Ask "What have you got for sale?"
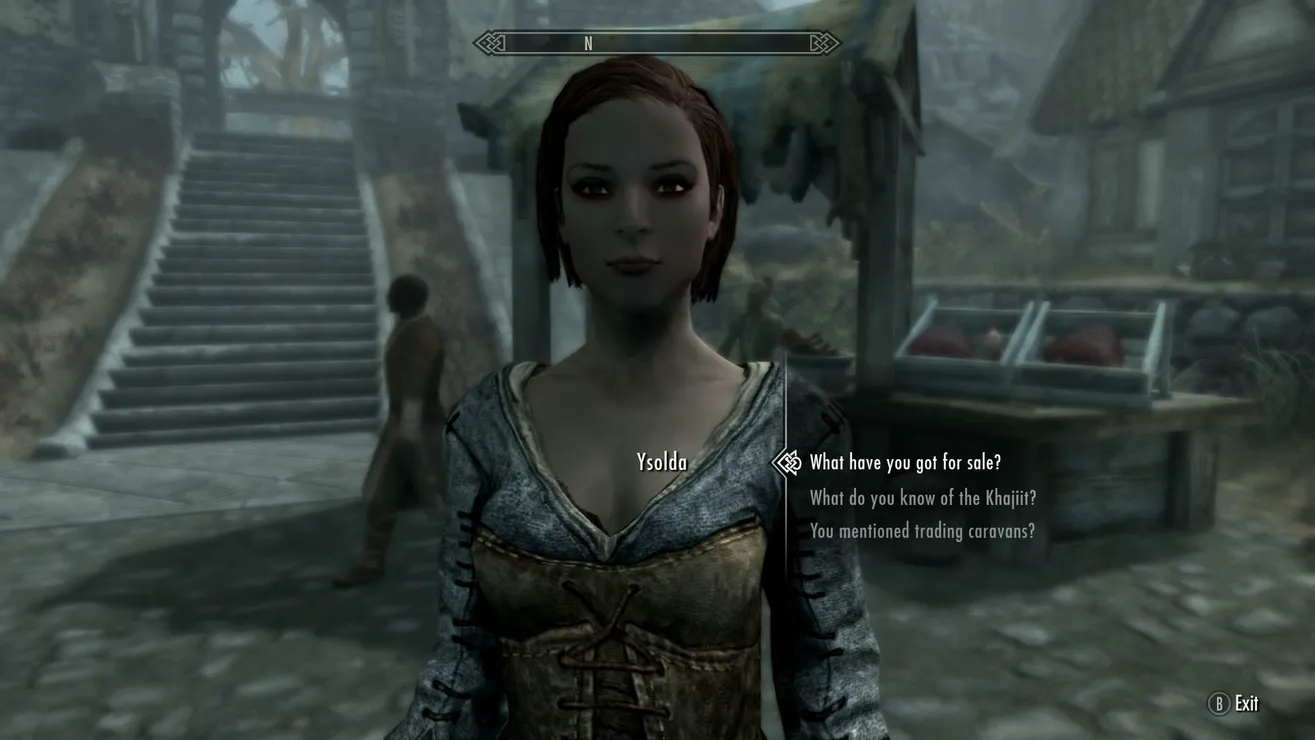The width and height of the screenshot is (1315, 740). (904, 462)
